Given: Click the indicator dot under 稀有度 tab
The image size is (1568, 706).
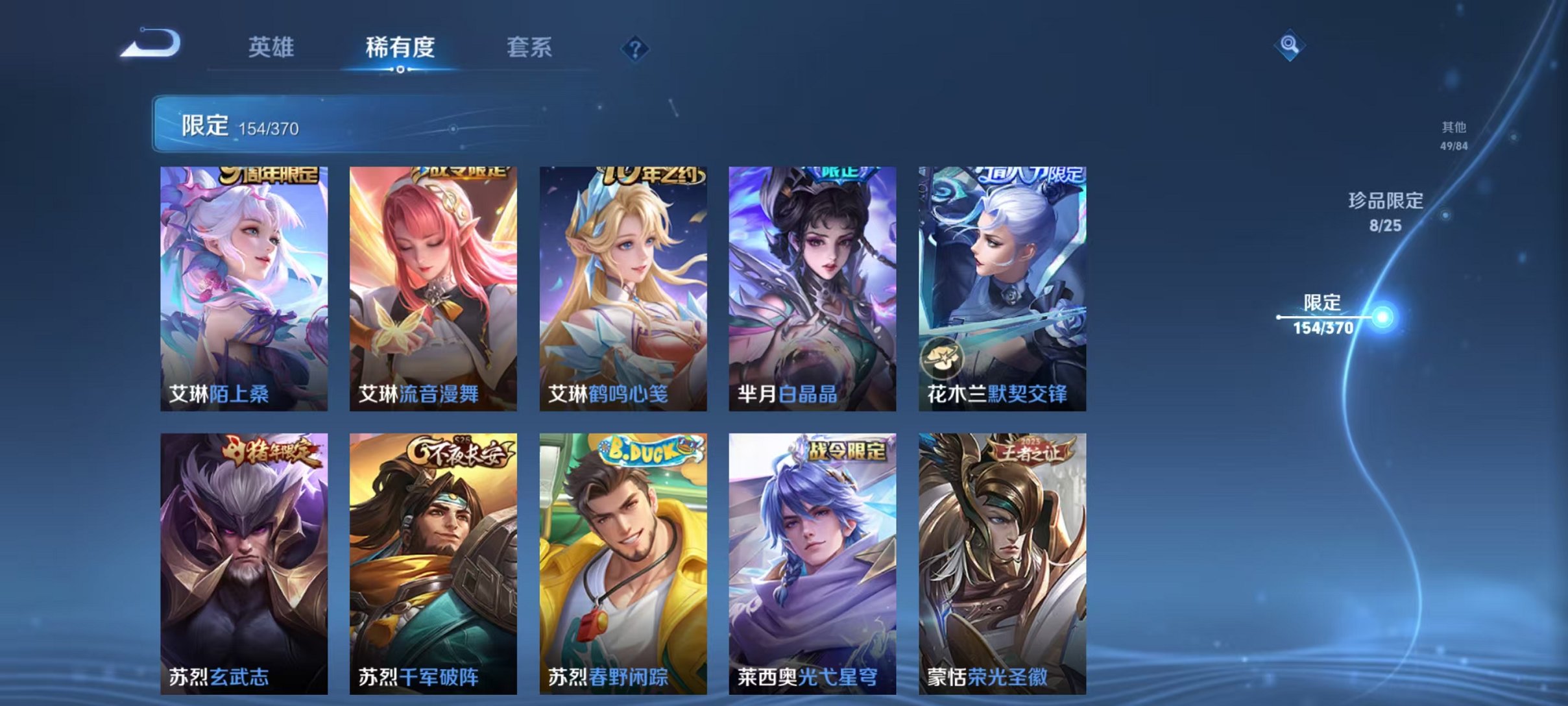Looking at the screenshot, I should pos(398,68).
